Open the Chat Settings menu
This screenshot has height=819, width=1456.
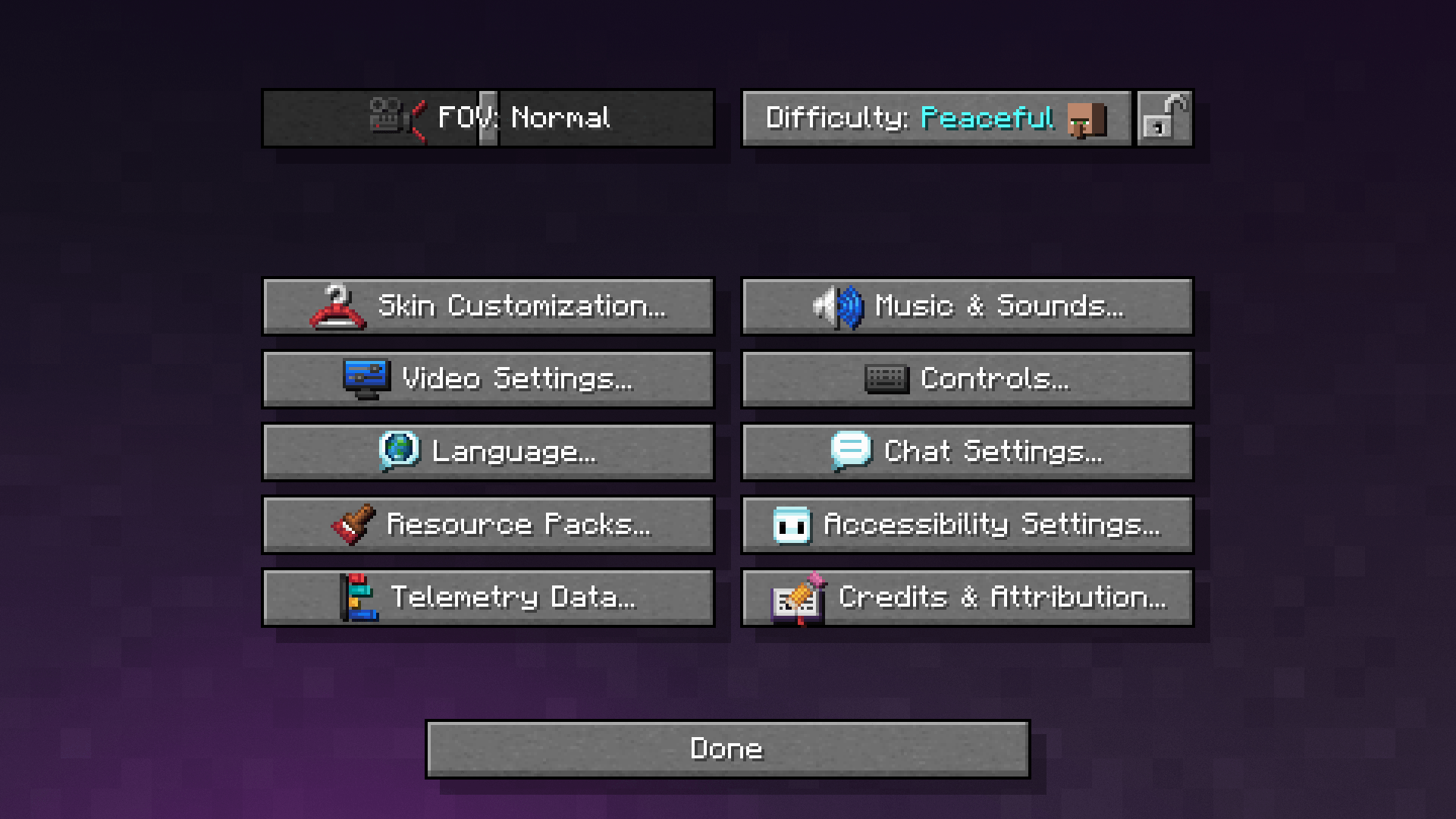coord(967,451)
